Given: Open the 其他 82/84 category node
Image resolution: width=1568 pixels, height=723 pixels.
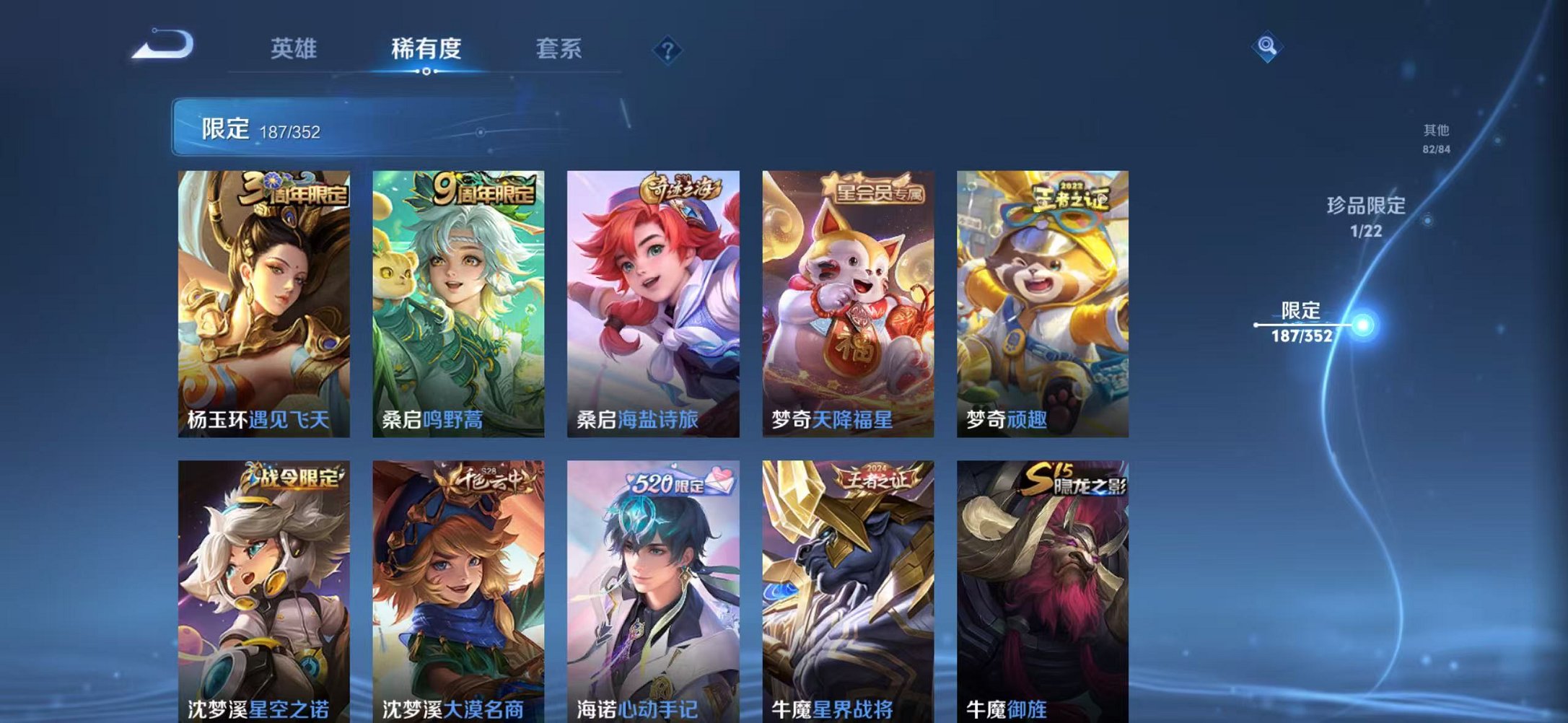Looking at the screenshot, I should pyautogui.click(x=1435, y=139).
